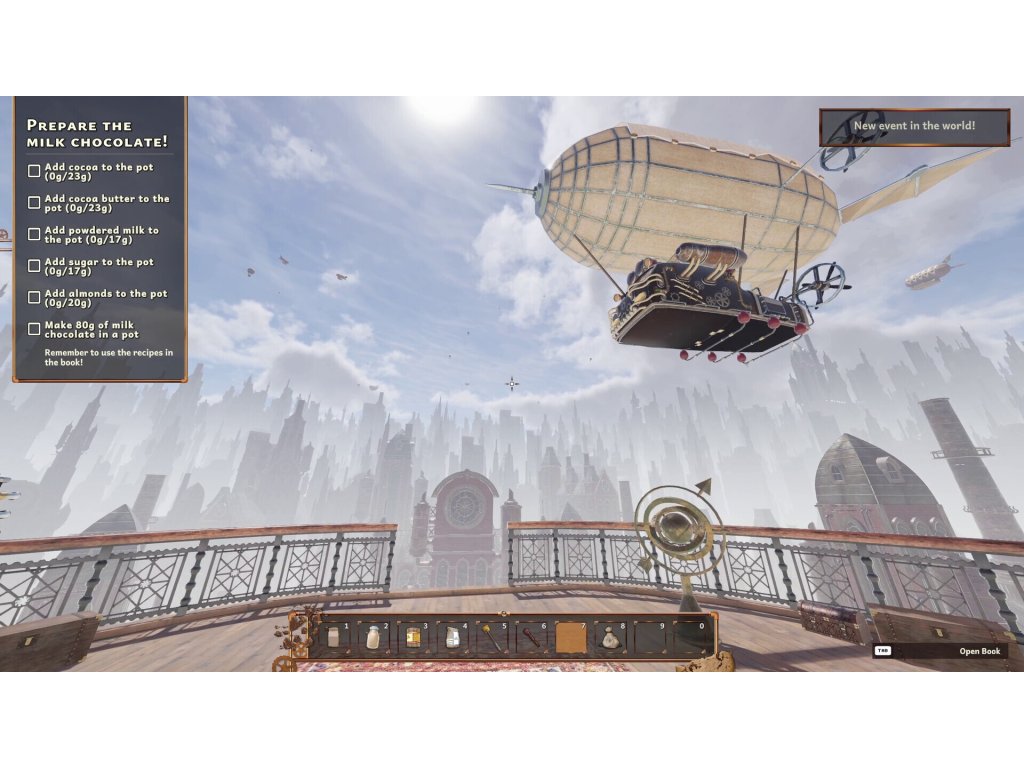Viewport: 1024px width, 768px height.
Task: Select the tied sack in hotbar slot 8
Action: 610,638
